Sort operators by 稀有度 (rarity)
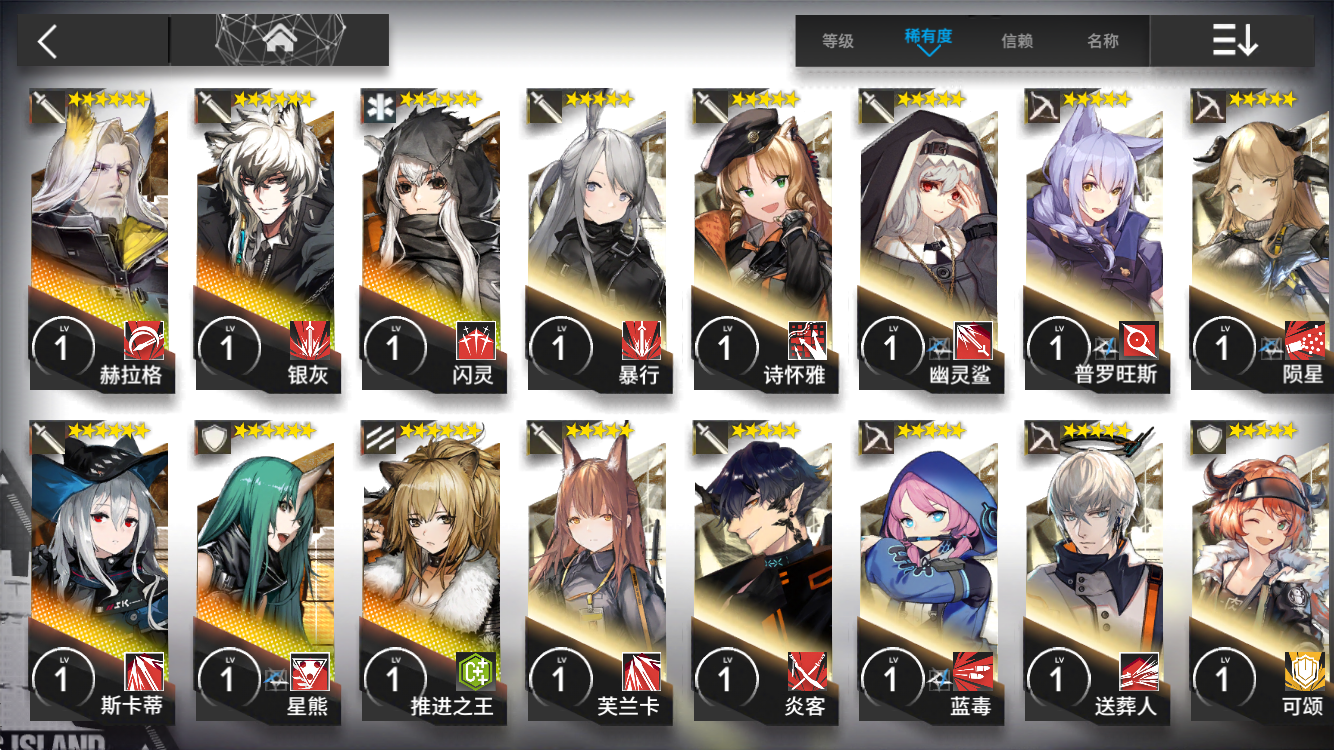Viewport: 1334px width, 750px height. click(928, 40)
